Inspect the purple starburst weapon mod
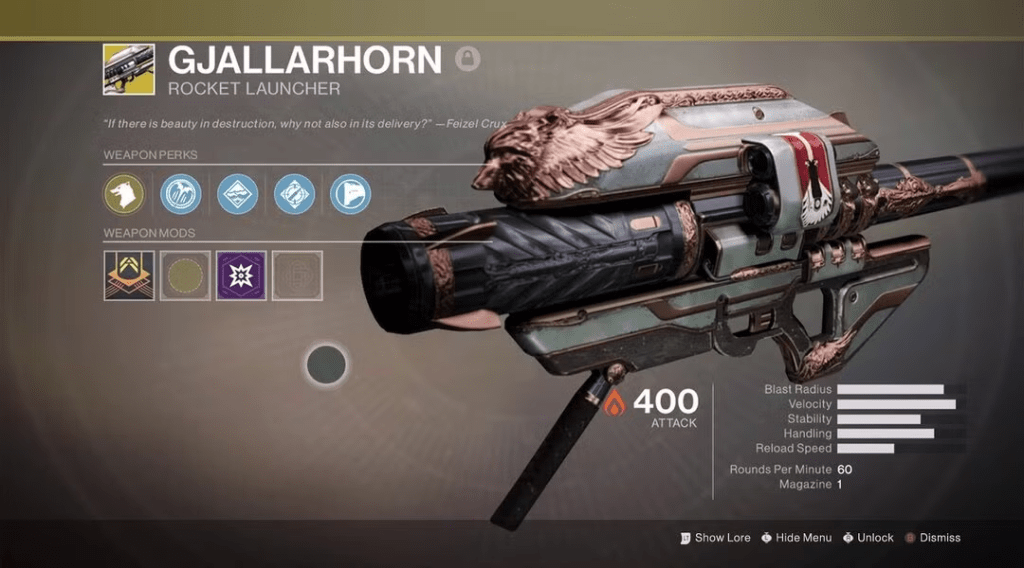Viewport: 1024px width, 568px height. coord(241,276)
